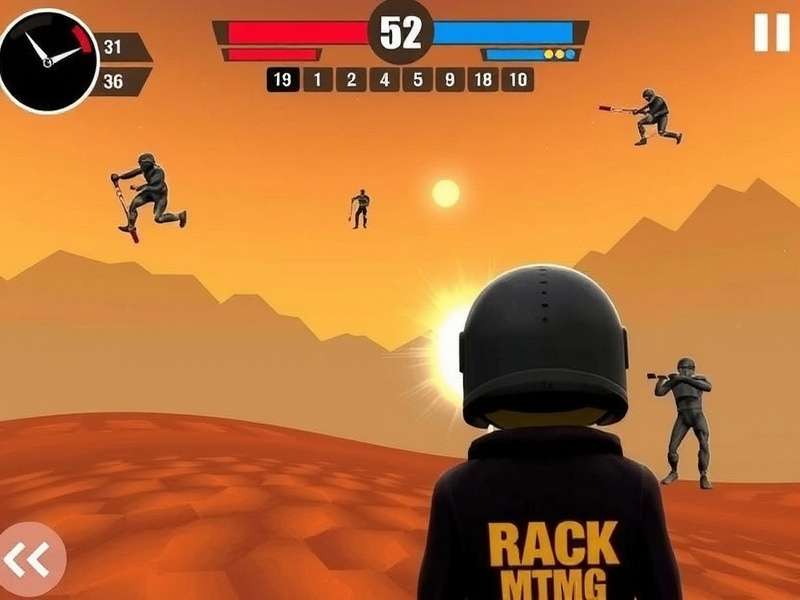Viewport: 800px width, 600px height.
Task: Choose the tile numbered 4
Action: click(x=385, y=80)
